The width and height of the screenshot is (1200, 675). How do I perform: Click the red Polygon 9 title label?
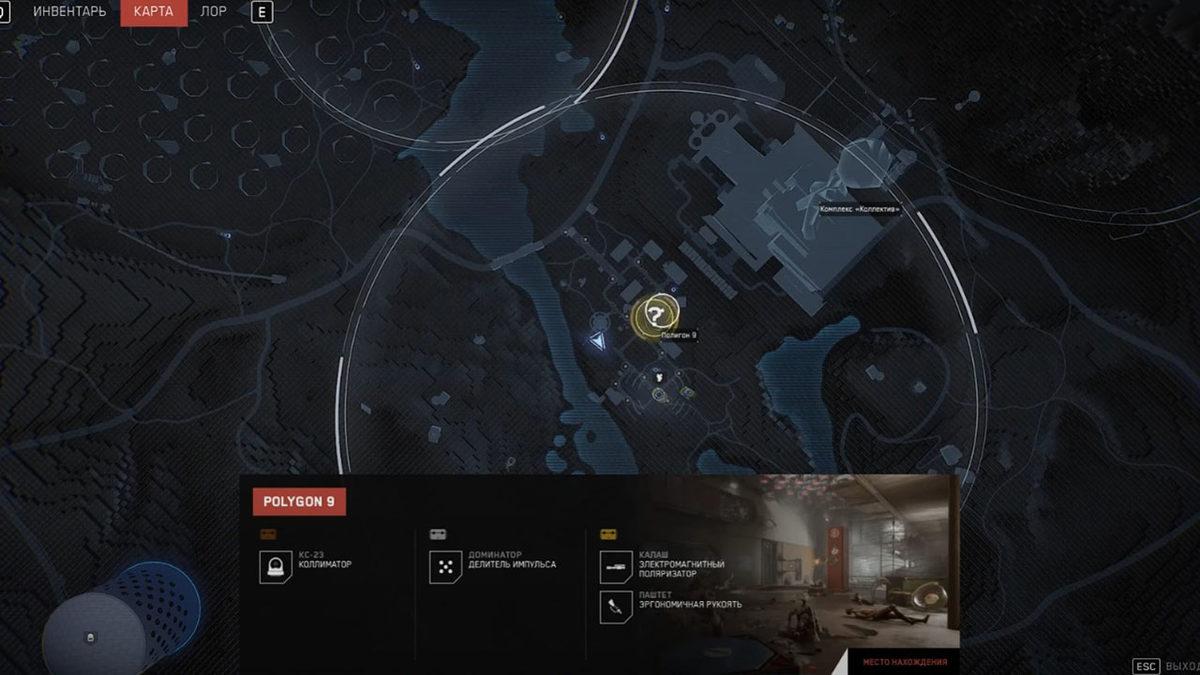299,501
